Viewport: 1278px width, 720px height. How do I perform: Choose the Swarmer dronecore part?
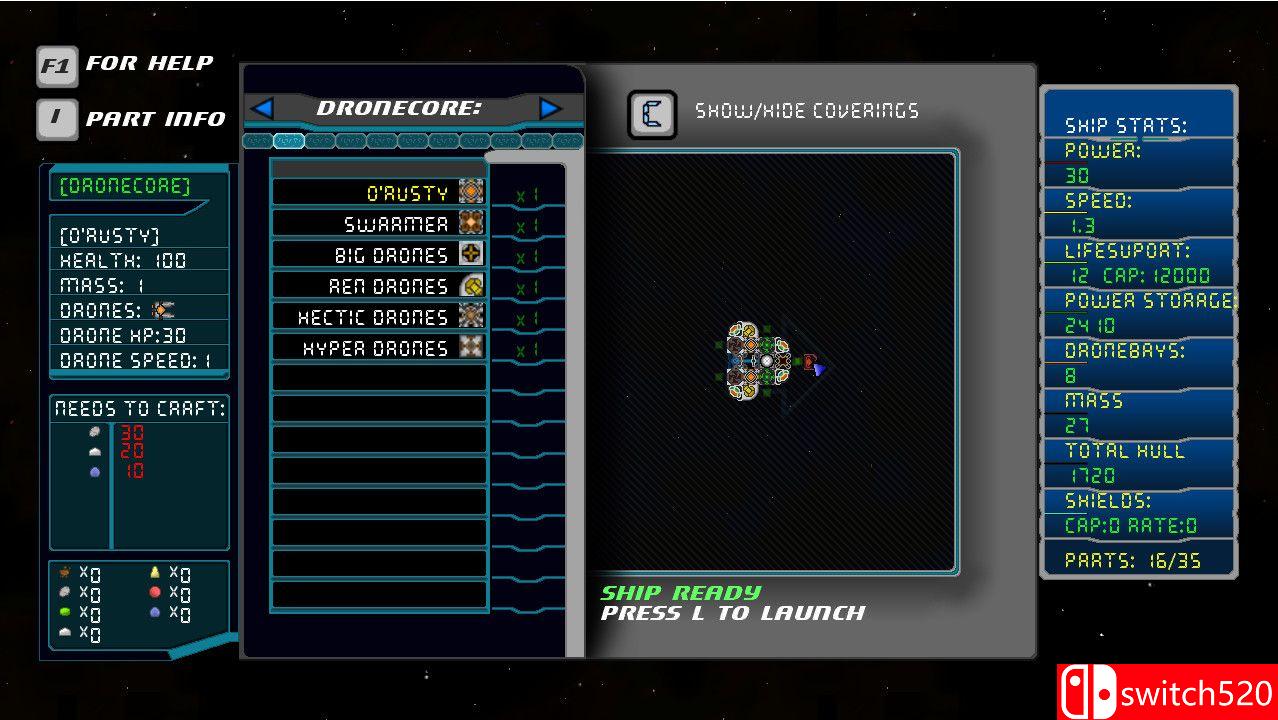[380, 224]
